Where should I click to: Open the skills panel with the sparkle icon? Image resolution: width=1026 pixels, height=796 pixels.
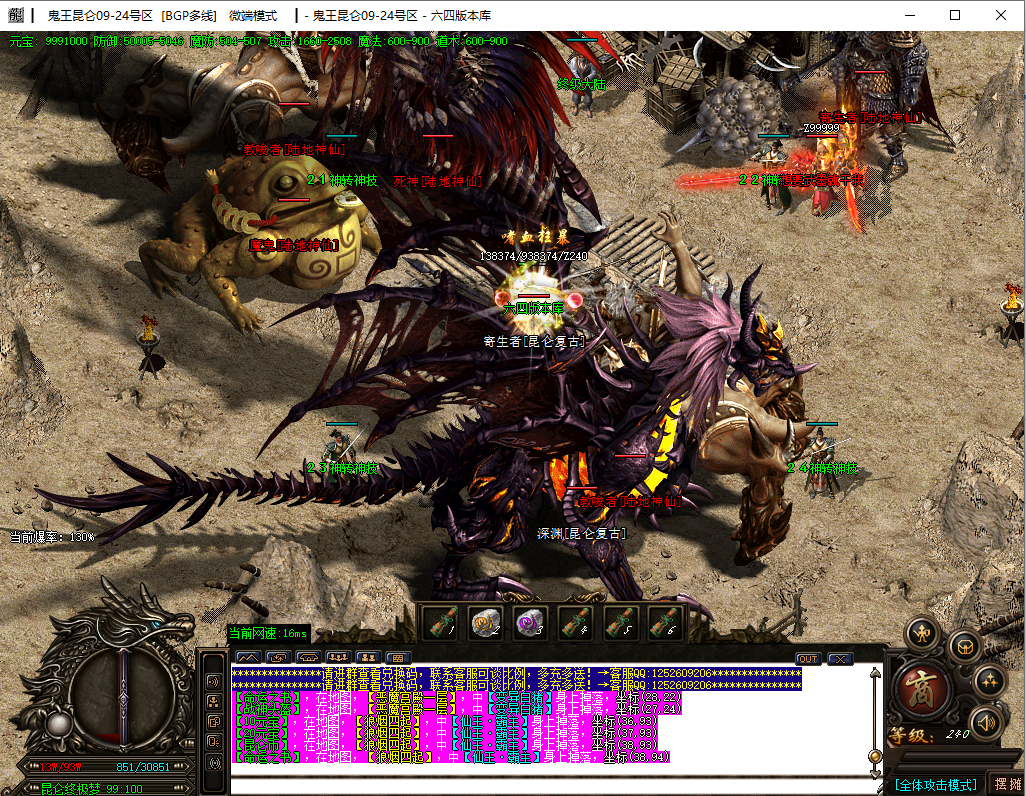point(989,681)
